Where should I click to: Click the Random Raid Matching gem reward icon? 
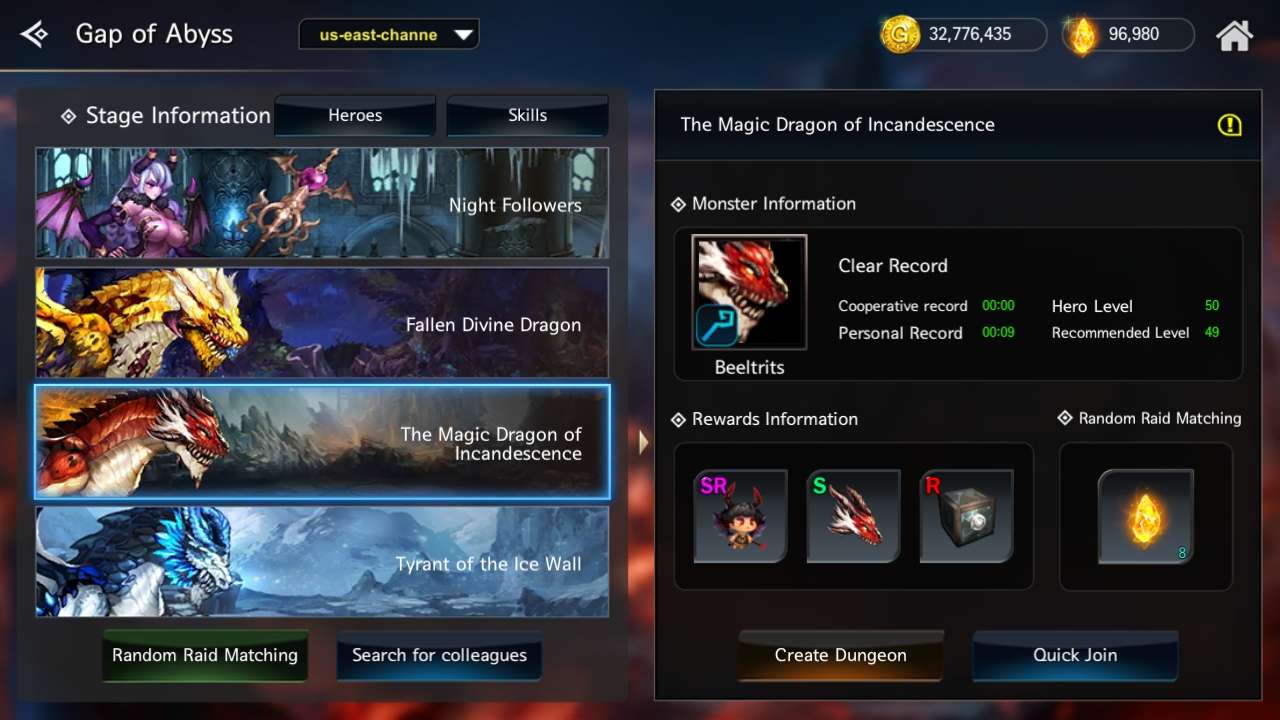click(x=1145, y=516)
